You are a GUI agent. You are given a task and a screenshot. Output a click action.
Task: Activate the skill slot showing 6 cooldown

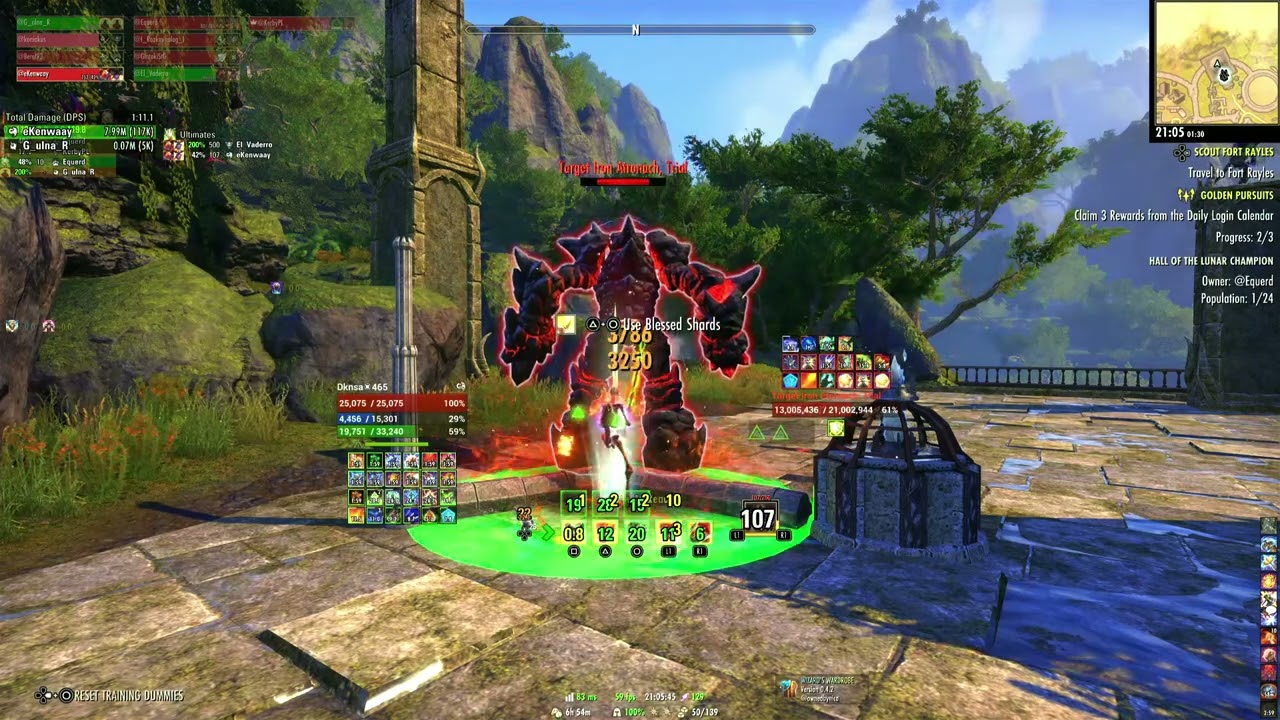click(x=700, y=534)
